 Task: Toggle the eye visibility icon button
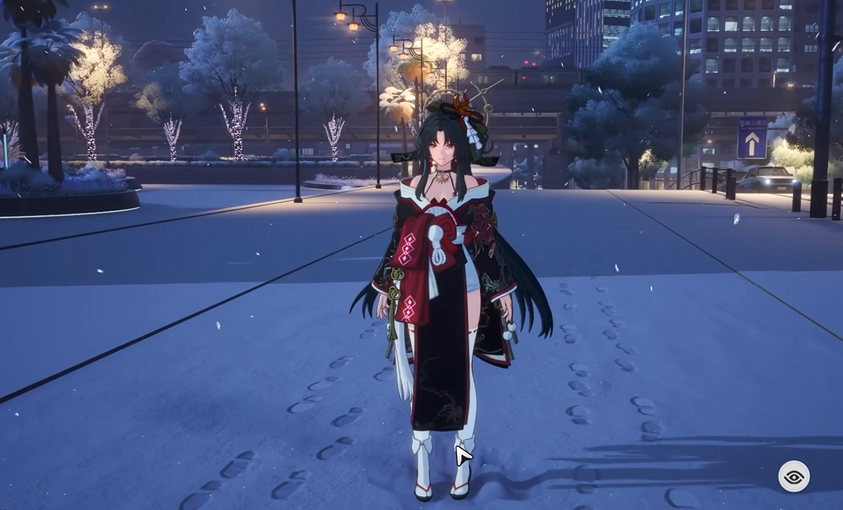click(794, 476)
